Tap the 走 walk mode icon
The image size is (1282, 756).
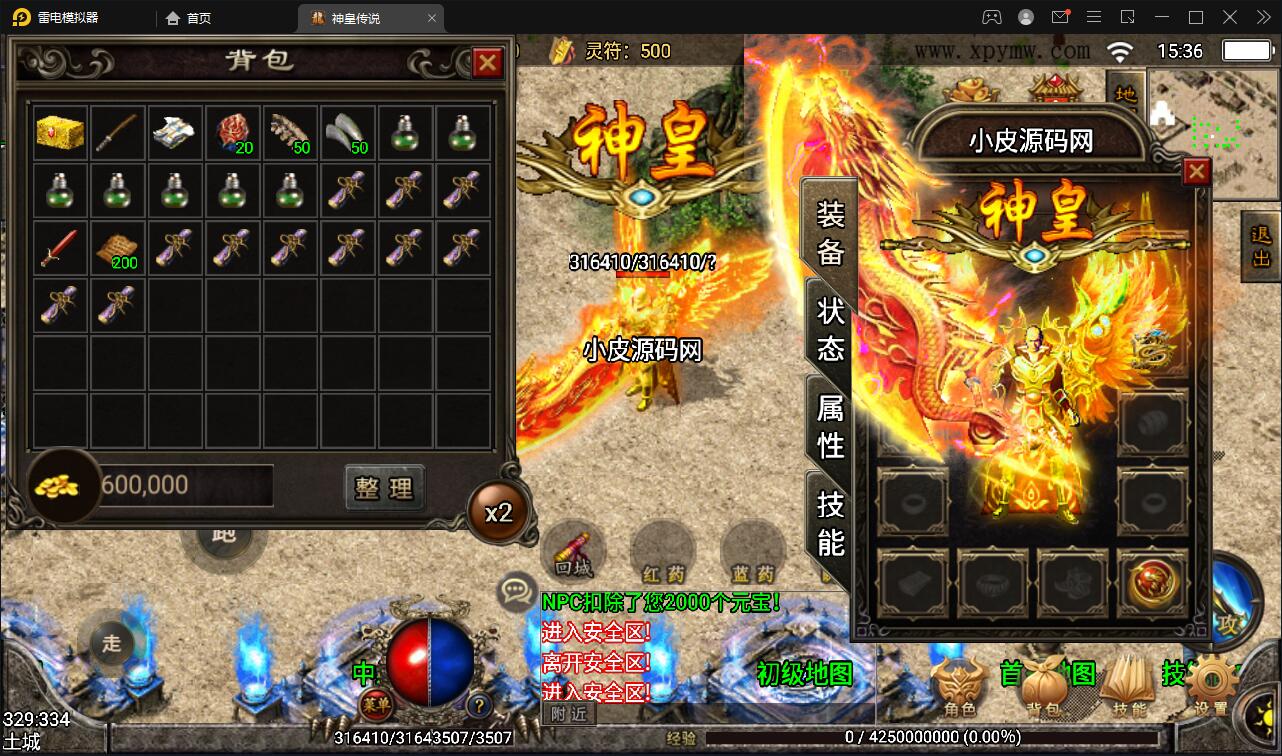tap(110, 643)
